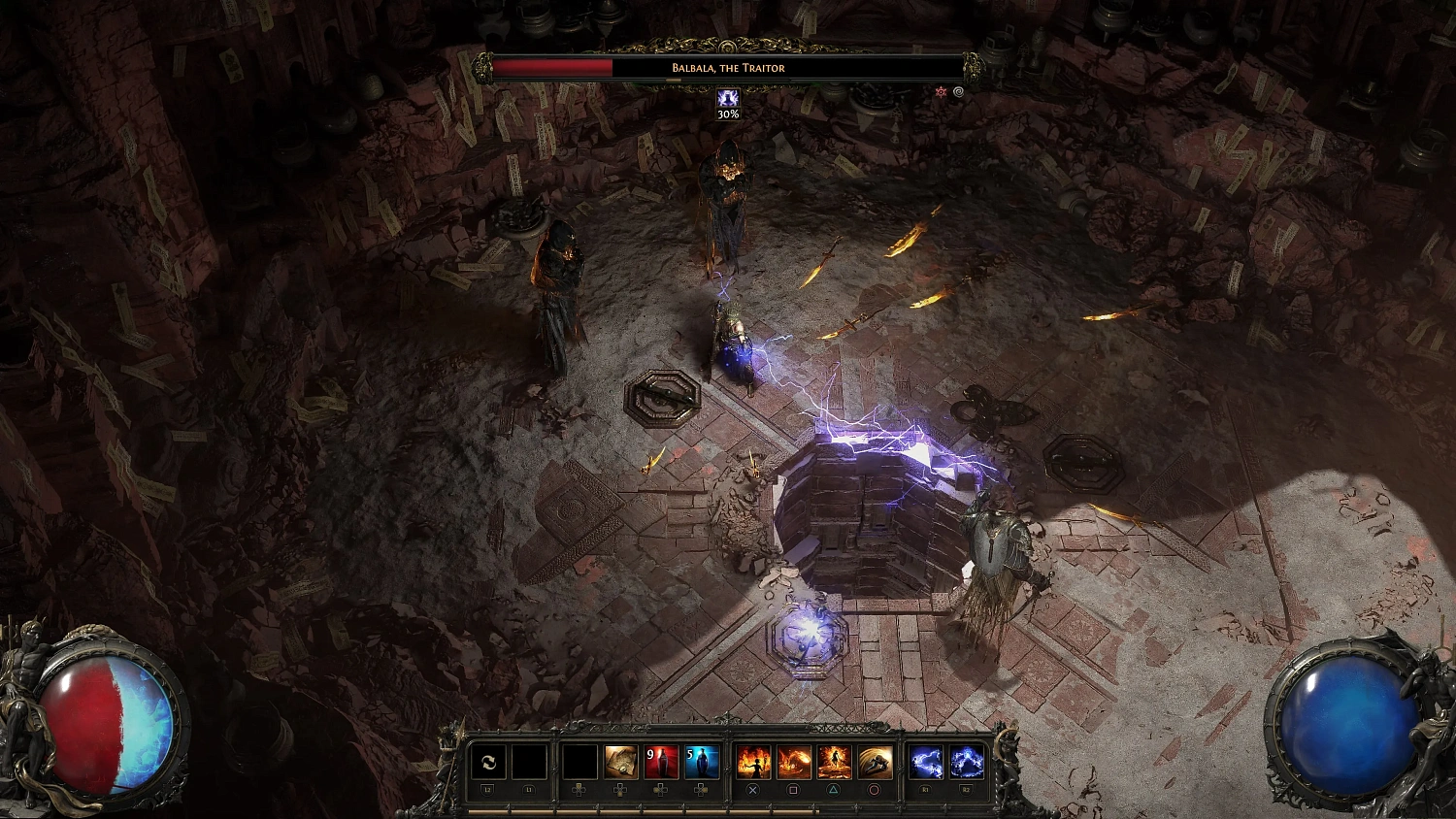Cast the fire skill bound to X
Screen dimensions: 1456x819
[x=752, y=761]
